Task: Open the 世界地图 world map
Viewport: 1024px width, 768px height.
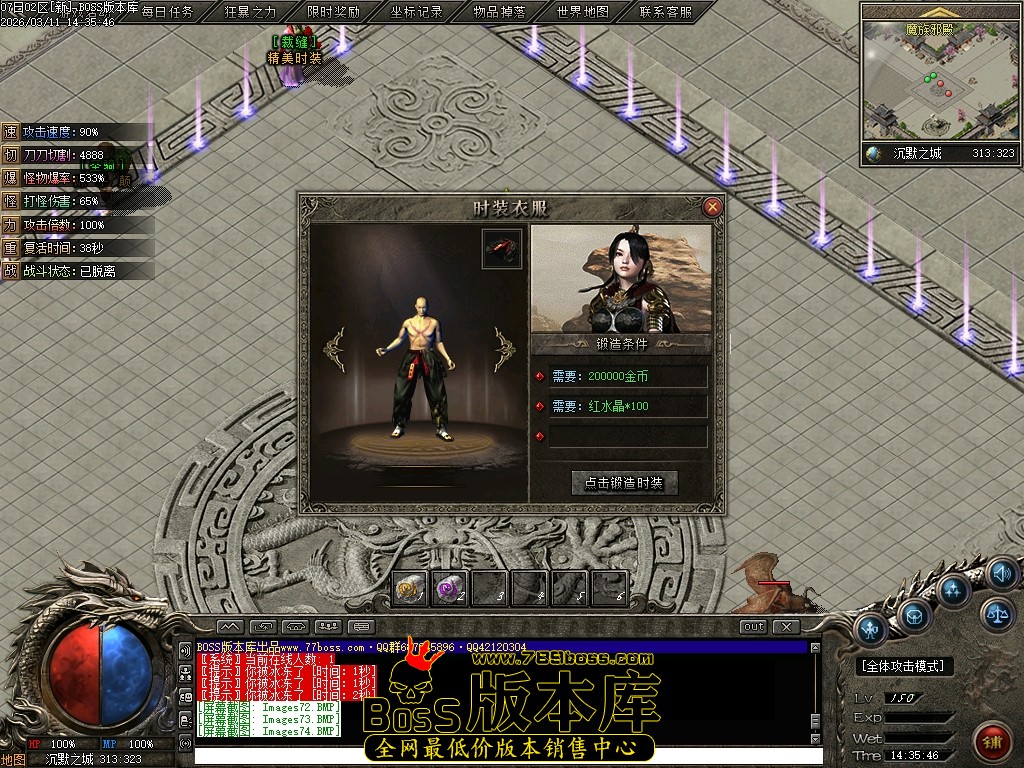Action: click(582, 12)
